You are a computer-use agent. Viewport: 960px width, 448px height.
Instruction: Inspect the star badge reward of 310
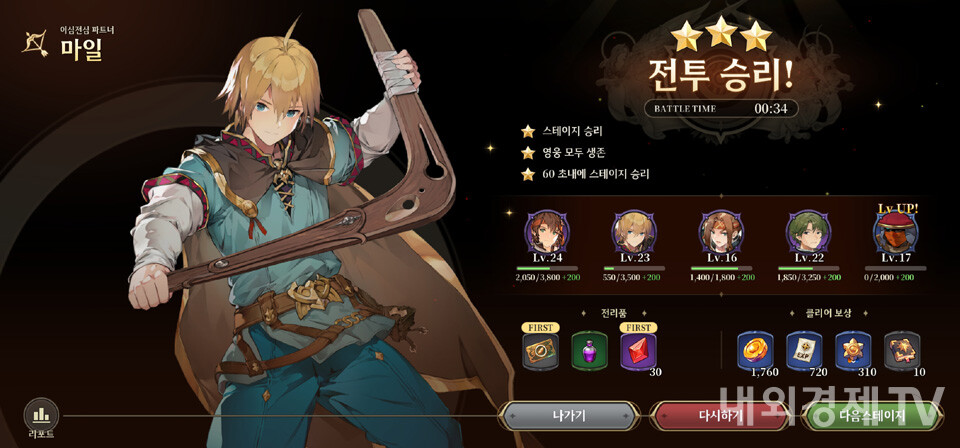(853, 351)
